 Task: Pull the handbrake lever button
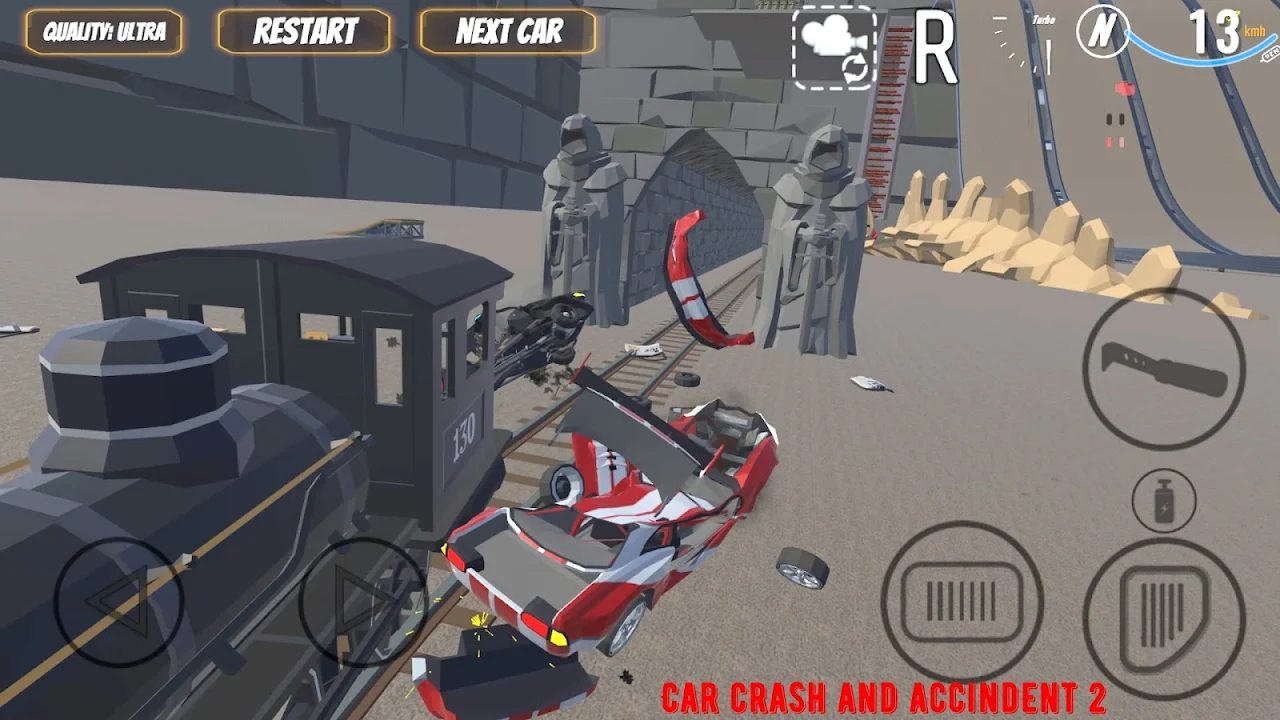tap(1163, 369)
